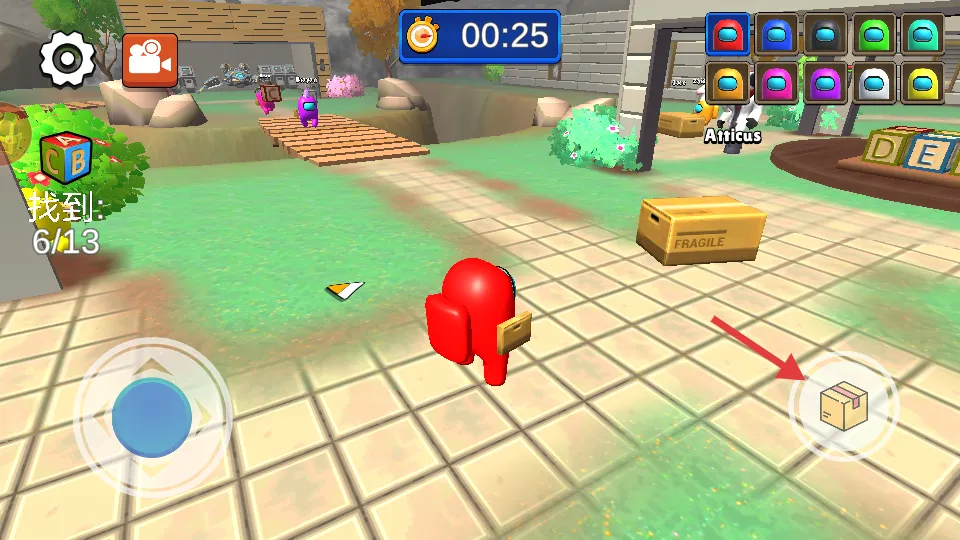The width and height of the screenshot is (960, 540).
Task: Pick the white crewmate portrait
Action: (874, 83)
